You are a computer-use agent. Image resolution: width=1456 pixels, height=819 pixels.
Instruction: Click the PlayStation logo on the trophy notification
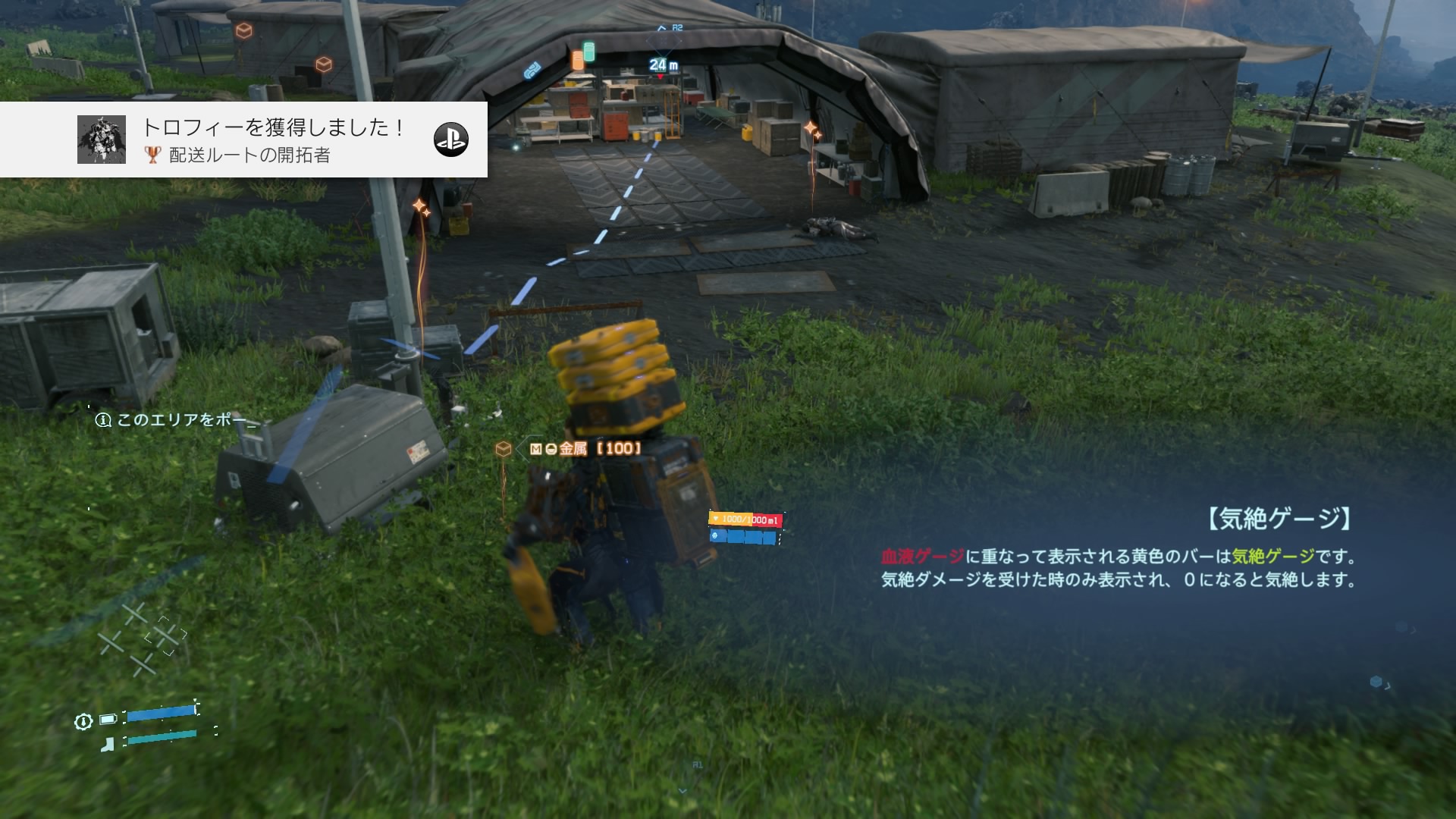pyautogui.click(x=450, y=140)
